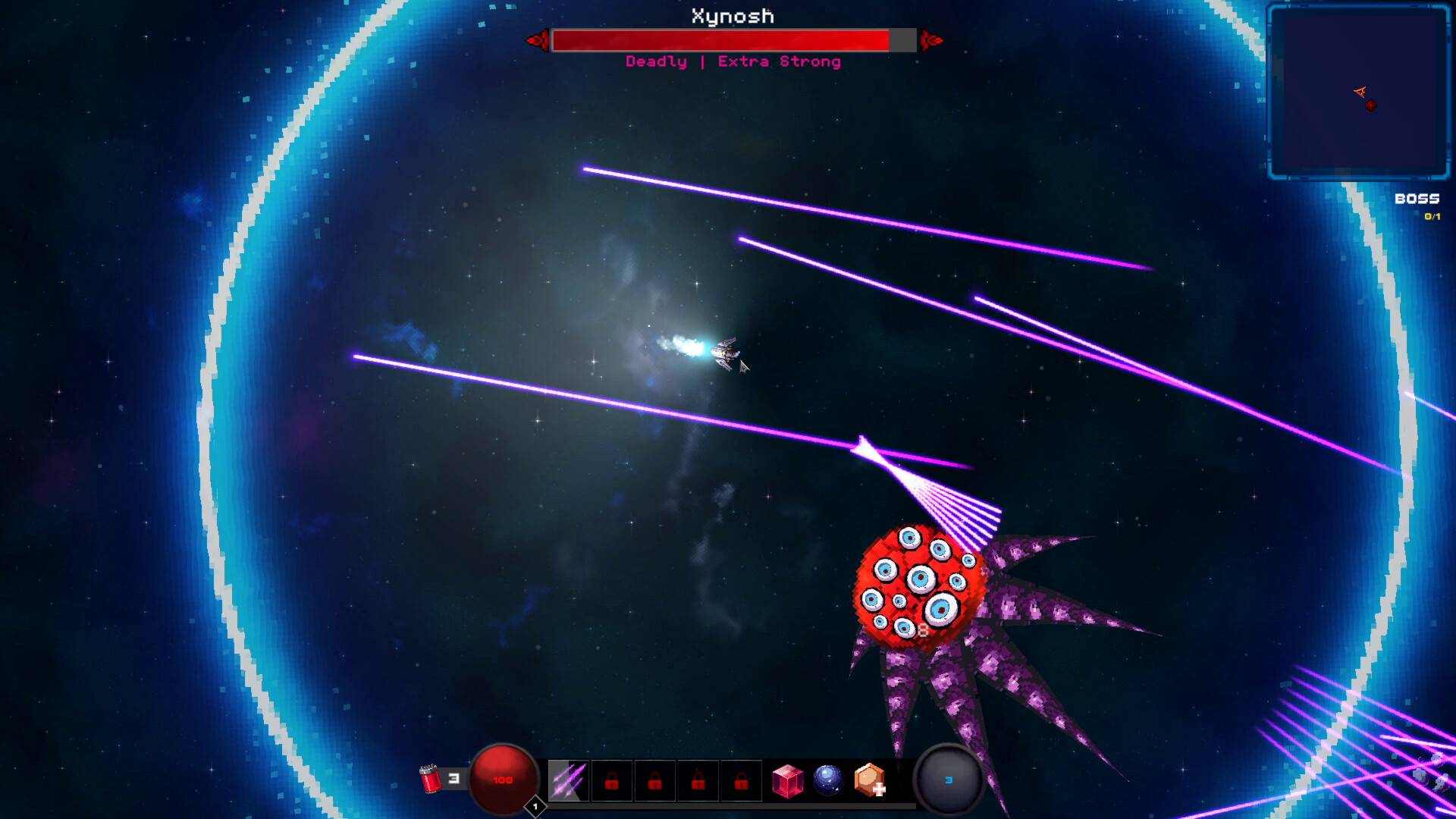Image resolution: width=1456 pixels, height=819 pixels.
Task: Click the red battery canister icon showing 3
Action: pyautogui.click(x=431, y=779)
